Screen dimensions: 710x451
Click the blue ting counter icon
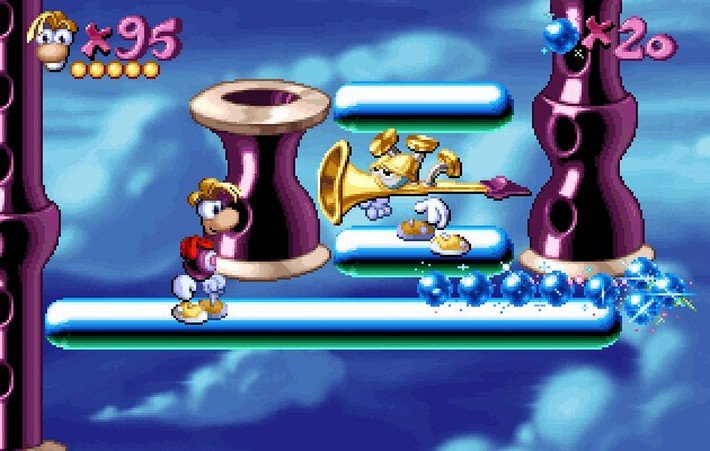(562, 36)
